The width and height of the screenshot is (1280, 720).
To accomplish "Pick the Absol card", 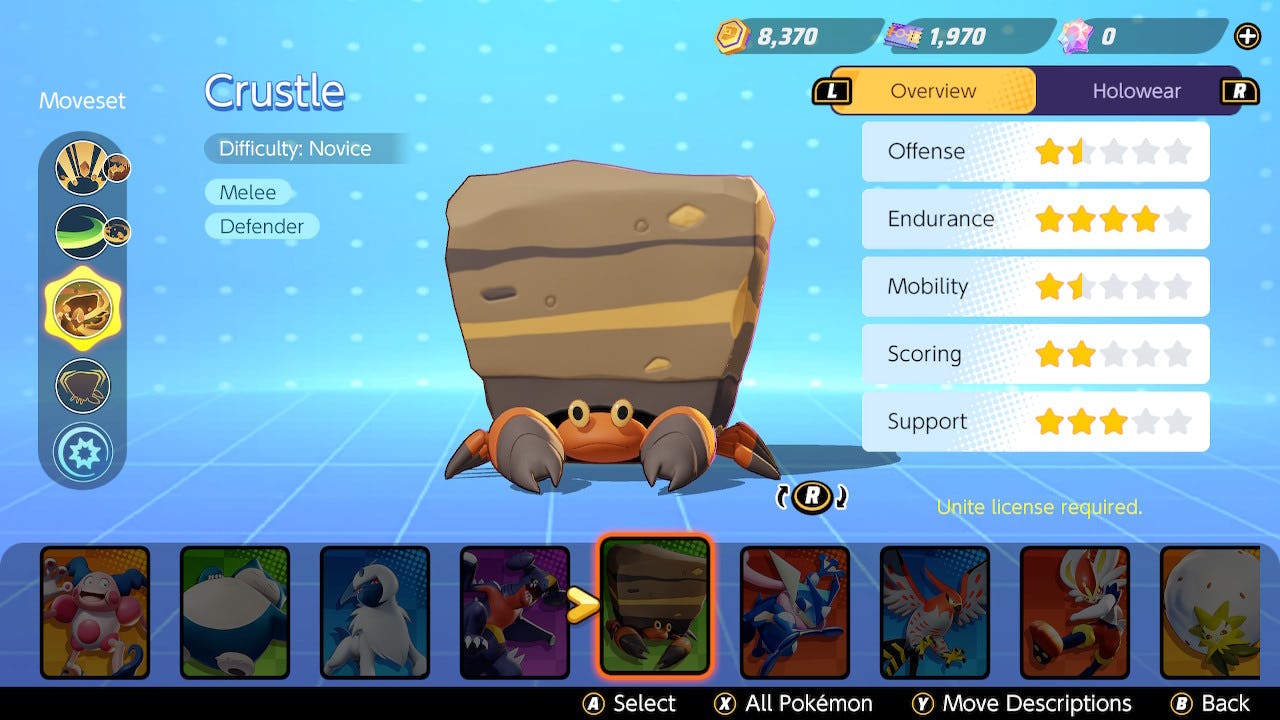I will [375, 611].
